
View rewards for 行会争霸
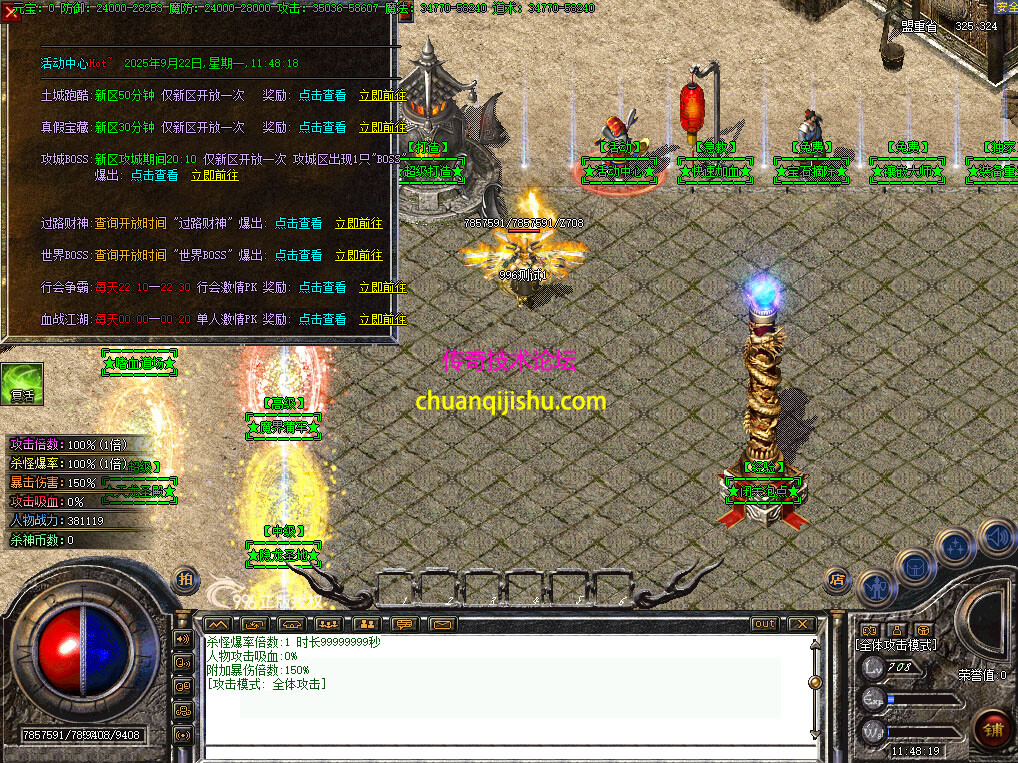322,288
